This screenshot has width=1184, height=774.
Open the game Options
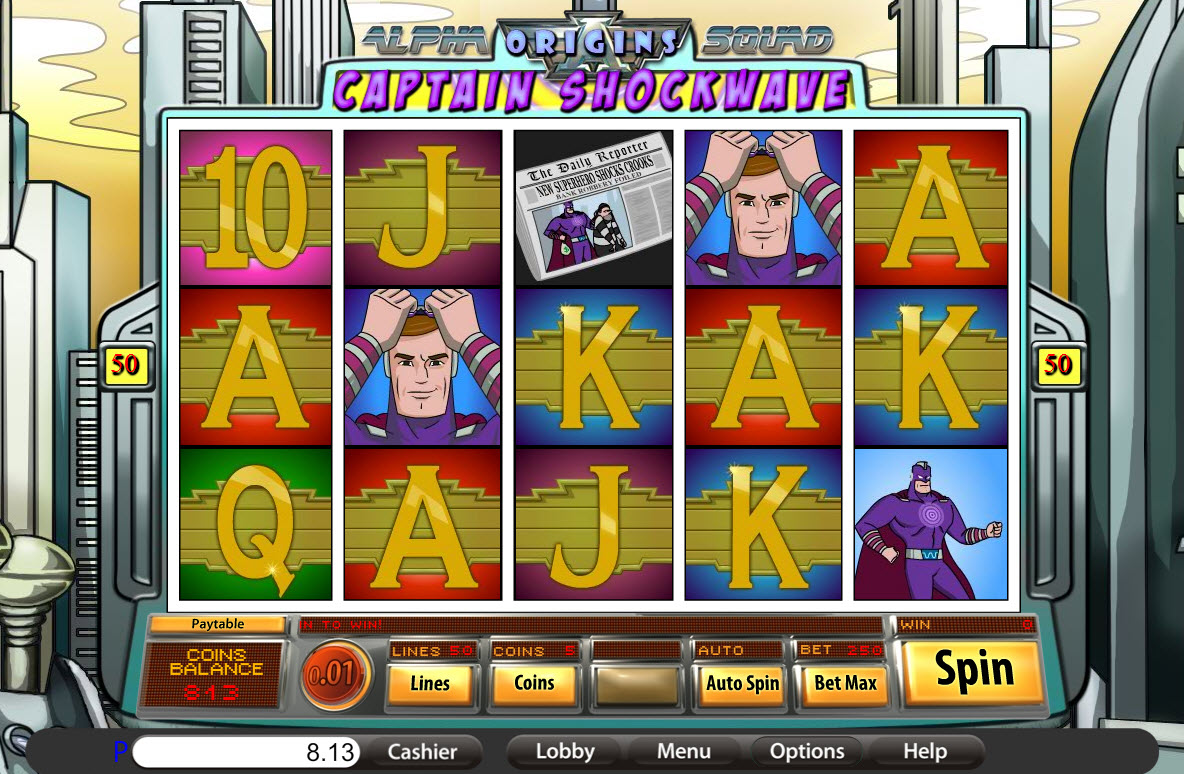point(807,752)
